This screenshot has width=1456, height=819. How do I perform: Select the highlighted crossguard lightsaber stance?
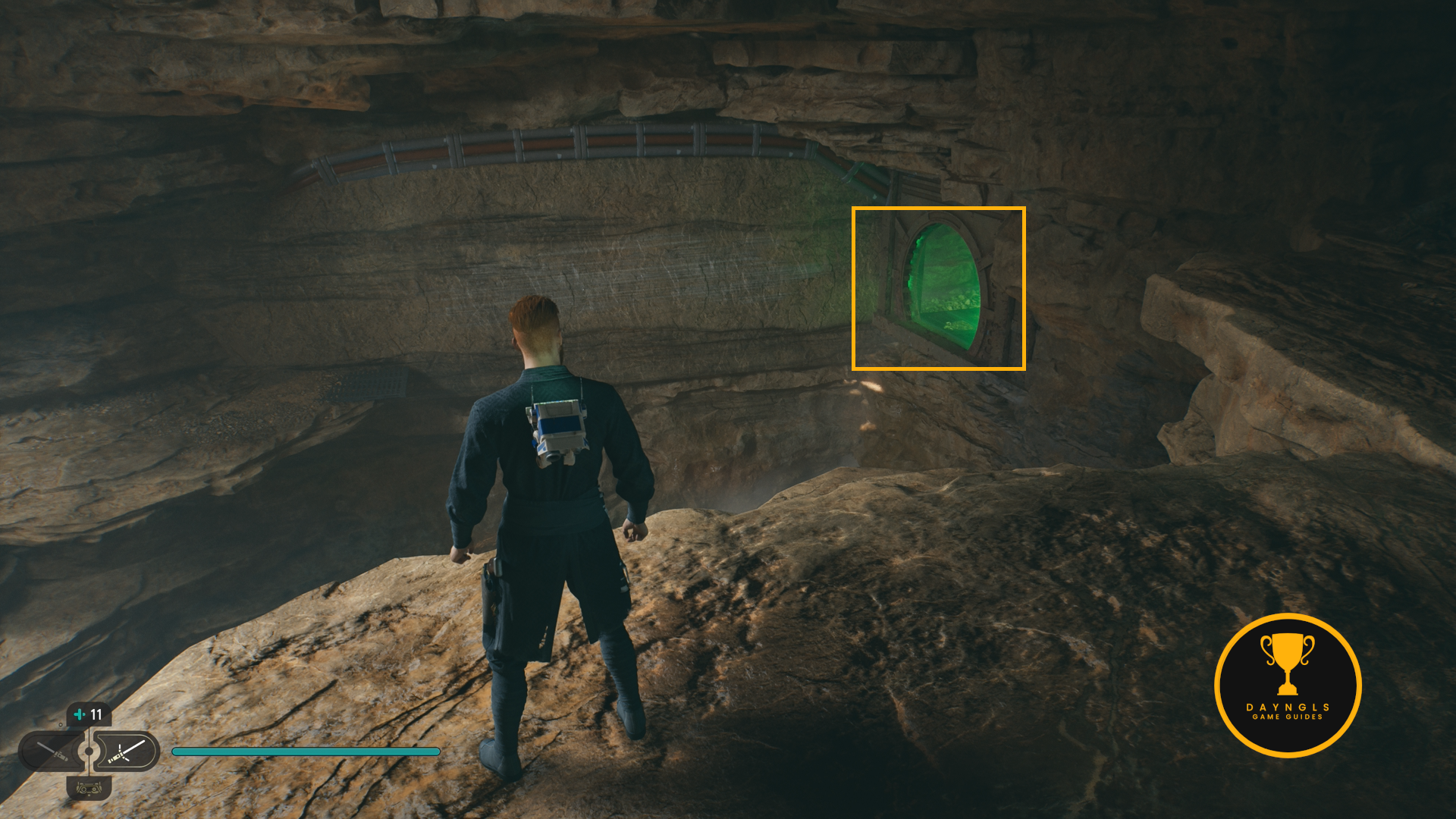click(126, 752)
